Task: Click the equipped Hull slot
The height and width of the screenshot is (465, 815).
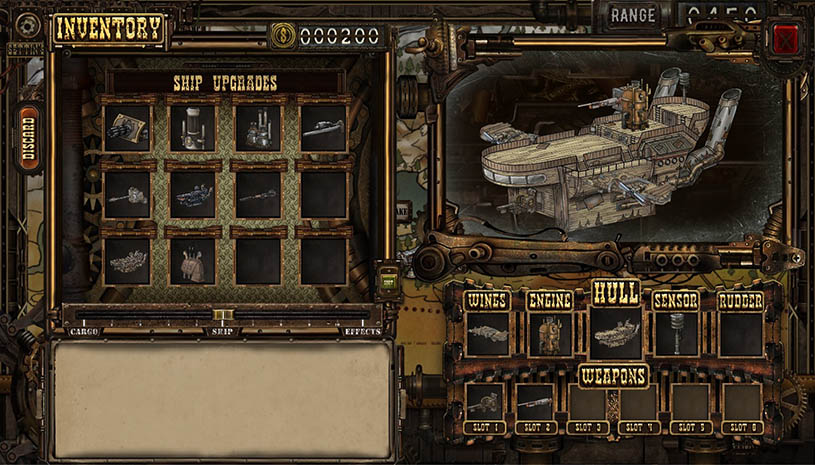Action: tap(616, 333)
